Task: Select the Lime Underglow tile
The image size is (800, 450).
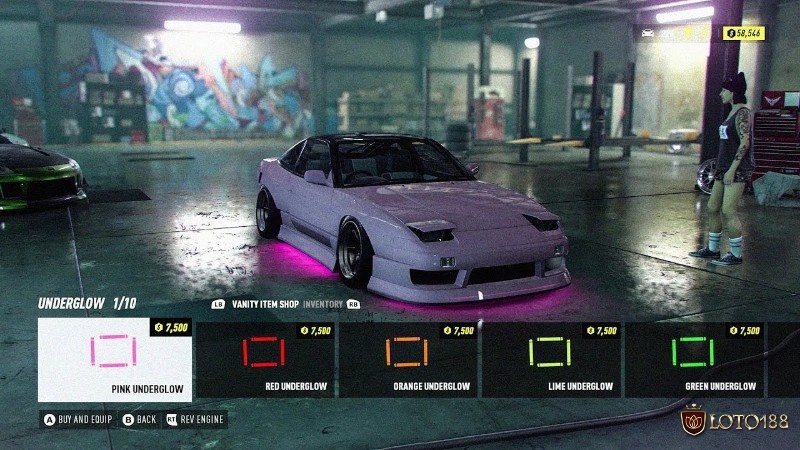Action: pos(552,359)
